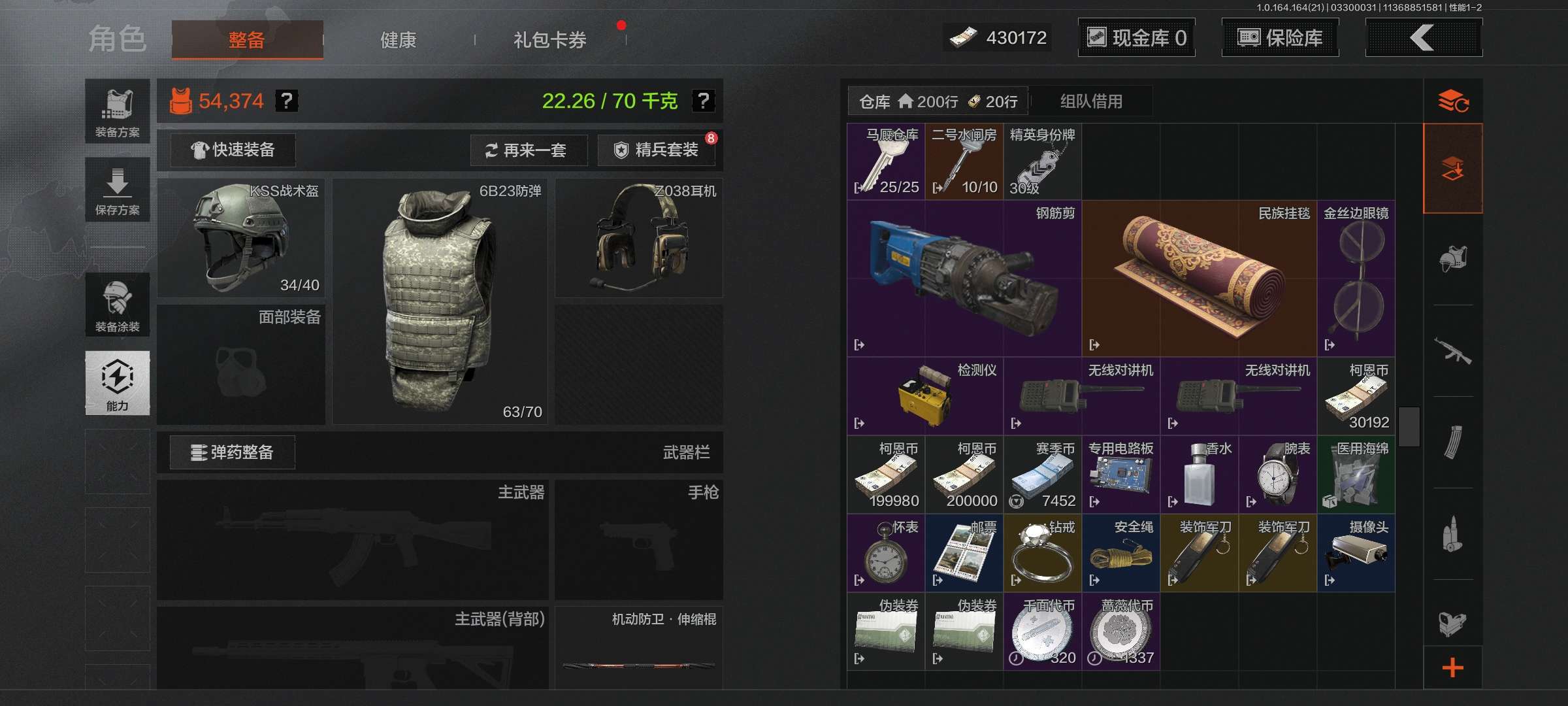This screenshot has width=1568, height=706.
Task: Open the 装备方案 loadout panel
Action: point(118,112)
